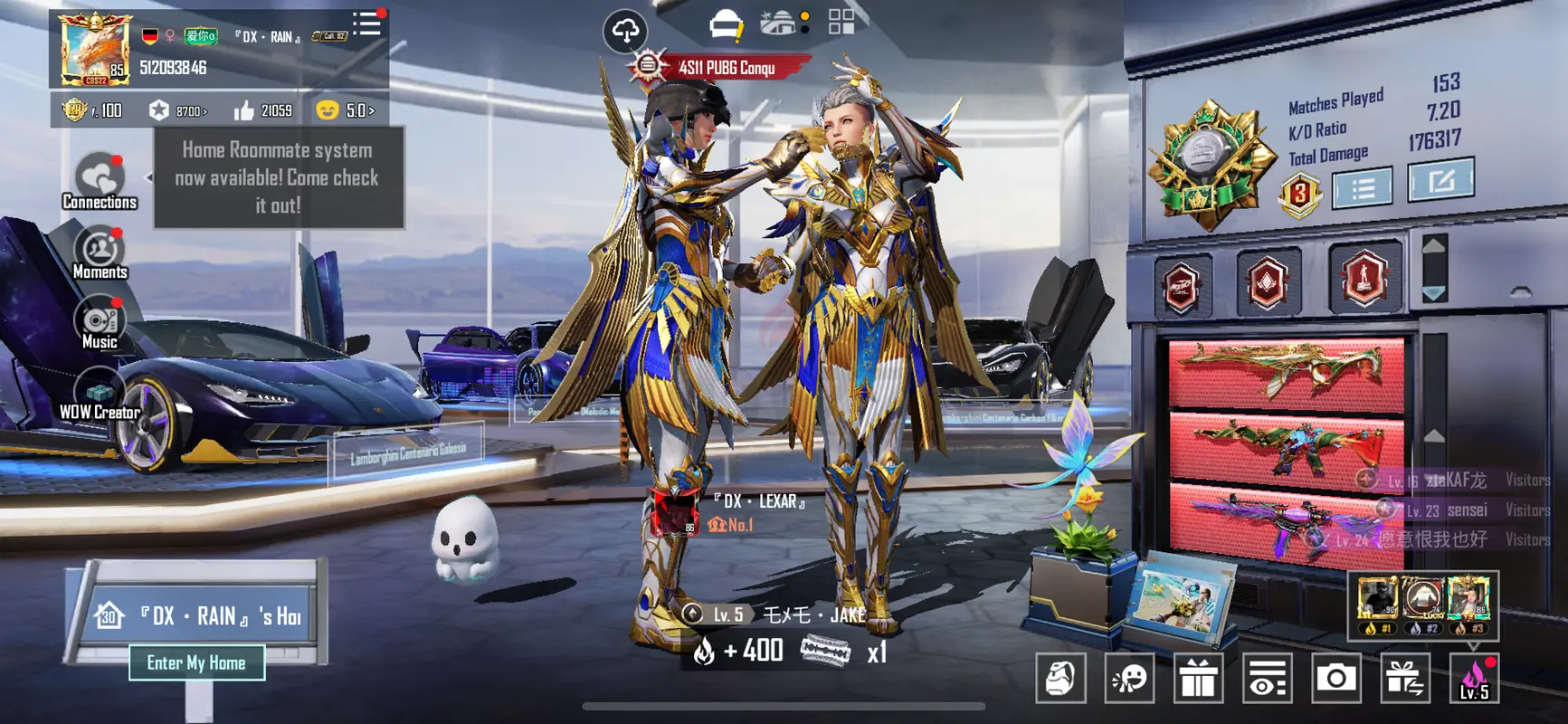This screenshot has height=724, width=1568.
Task: Open the helmet icon at top
Action: click(x=725, y=25)
